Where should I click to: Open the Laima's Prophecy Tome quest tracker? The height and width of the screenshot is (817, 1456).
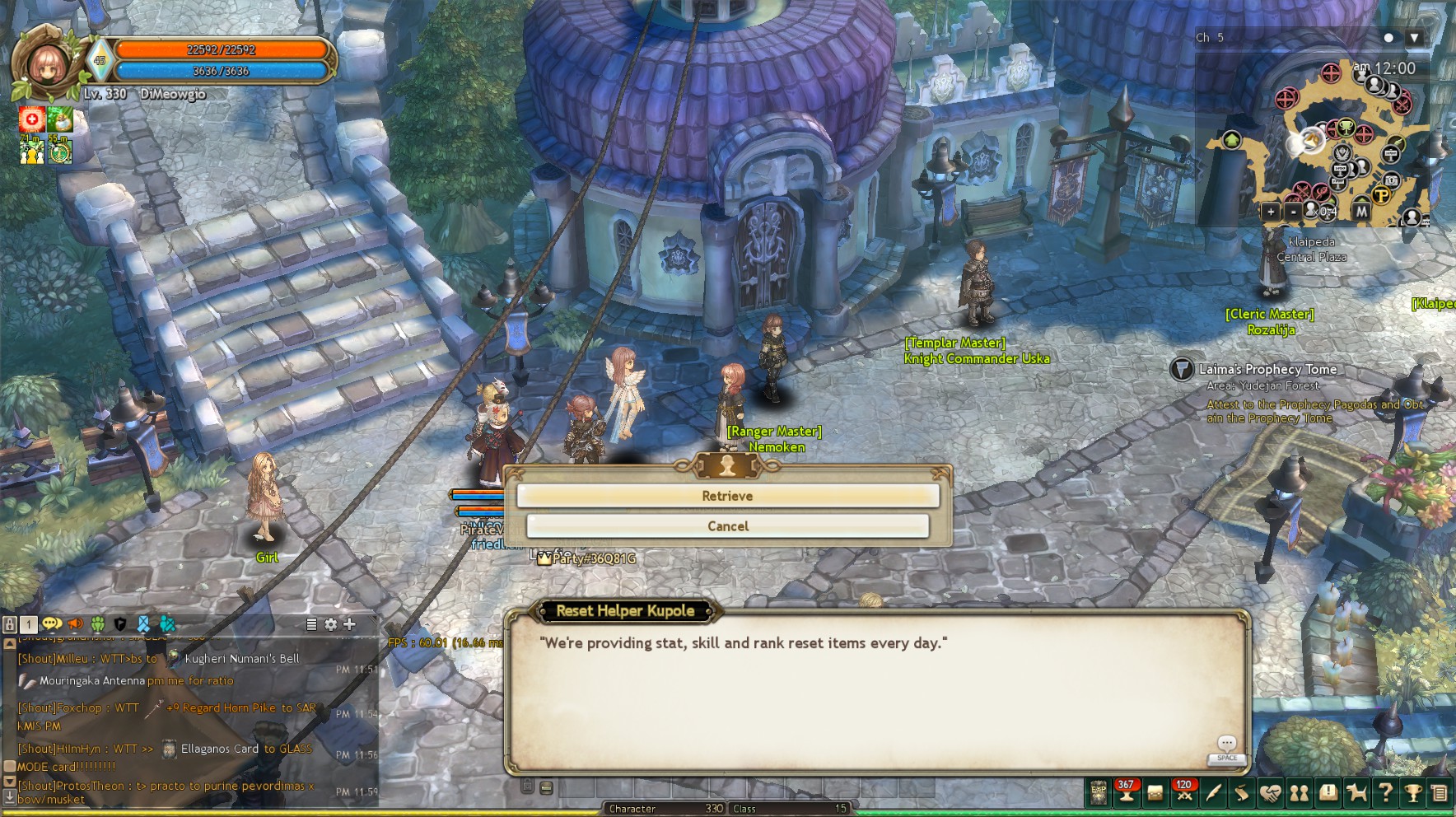tap(1182, 369)
